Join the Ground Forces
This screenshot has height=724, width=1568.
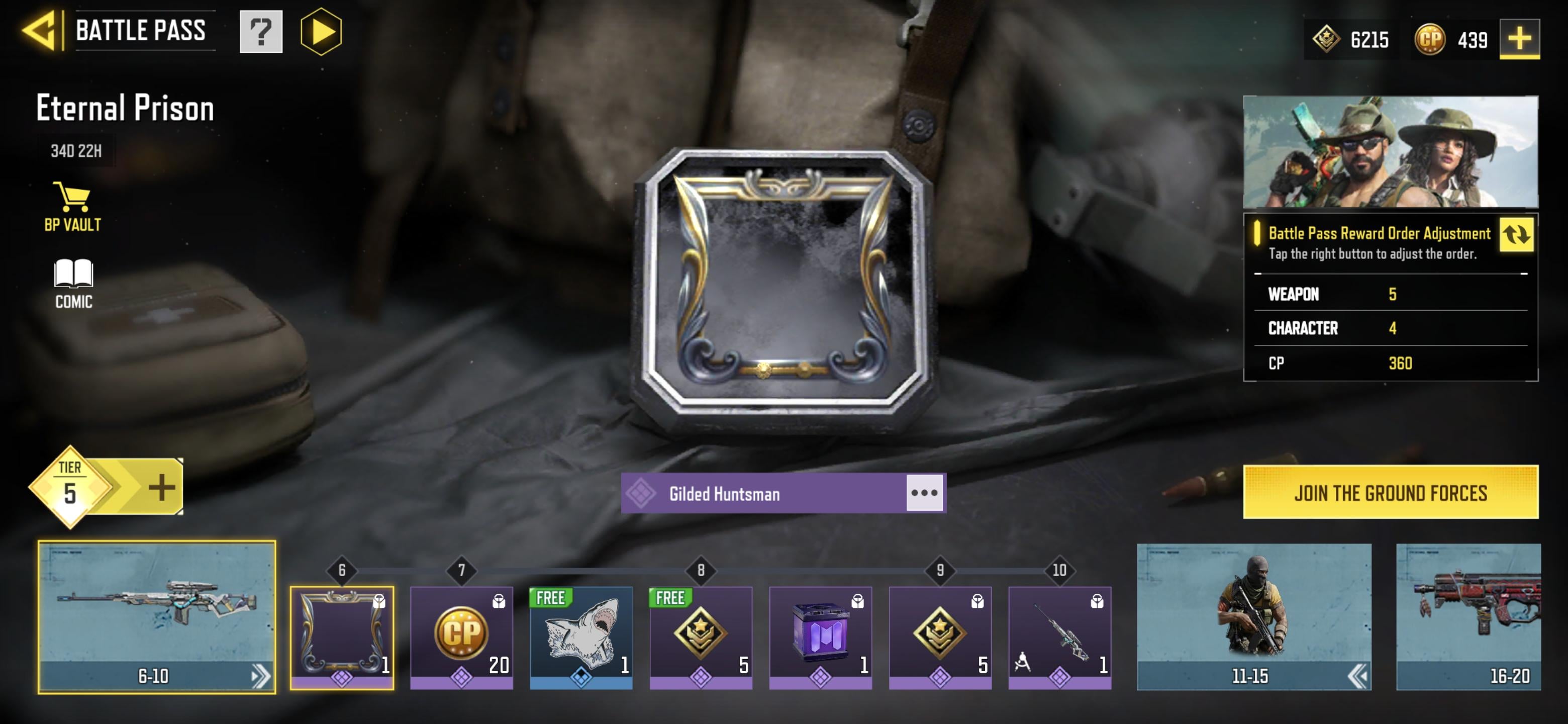click(1390, 492)
